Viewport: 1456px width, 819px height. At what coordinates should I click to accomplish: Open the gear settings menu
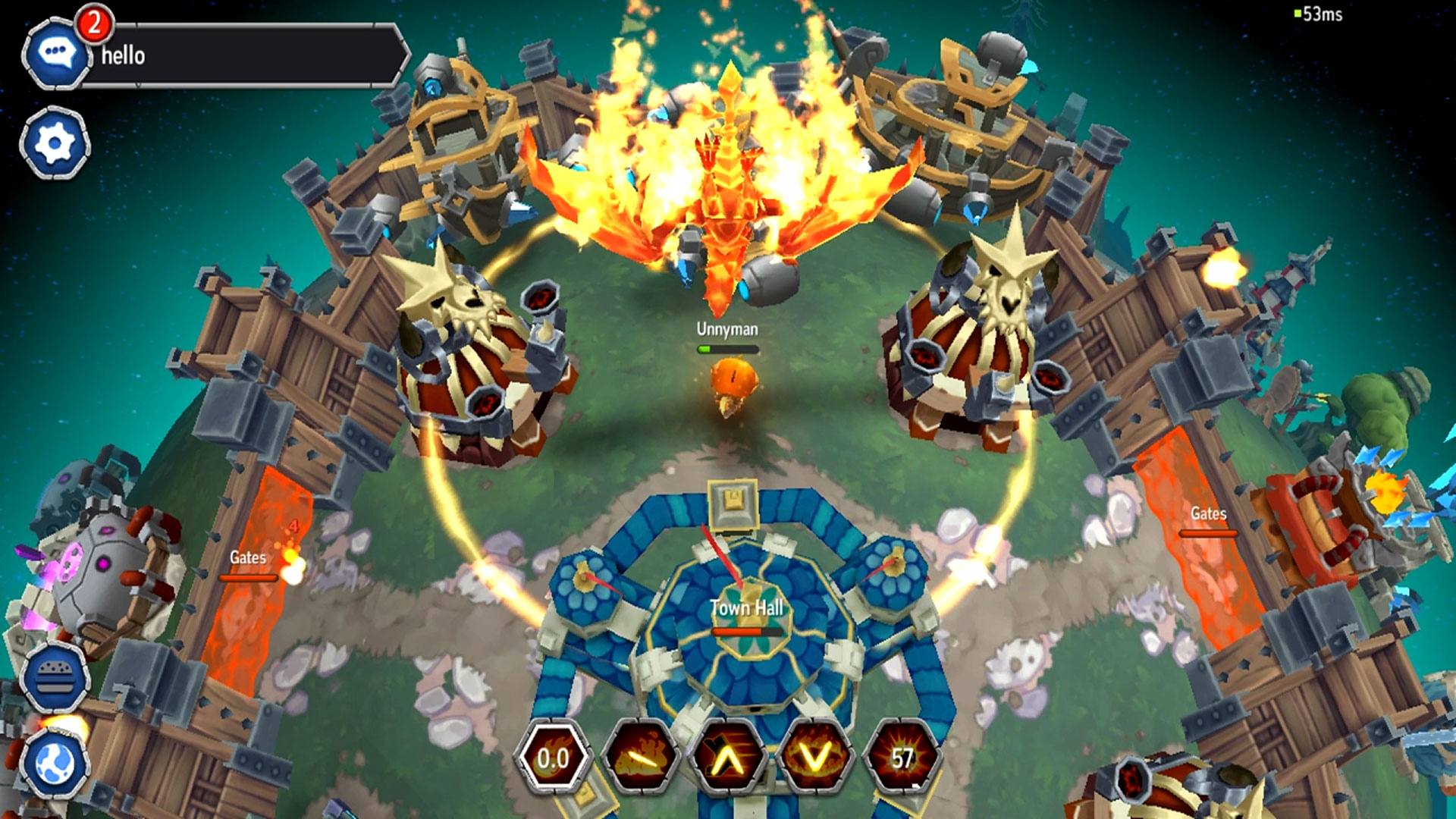pyautogui.click(x=55, y=143)
